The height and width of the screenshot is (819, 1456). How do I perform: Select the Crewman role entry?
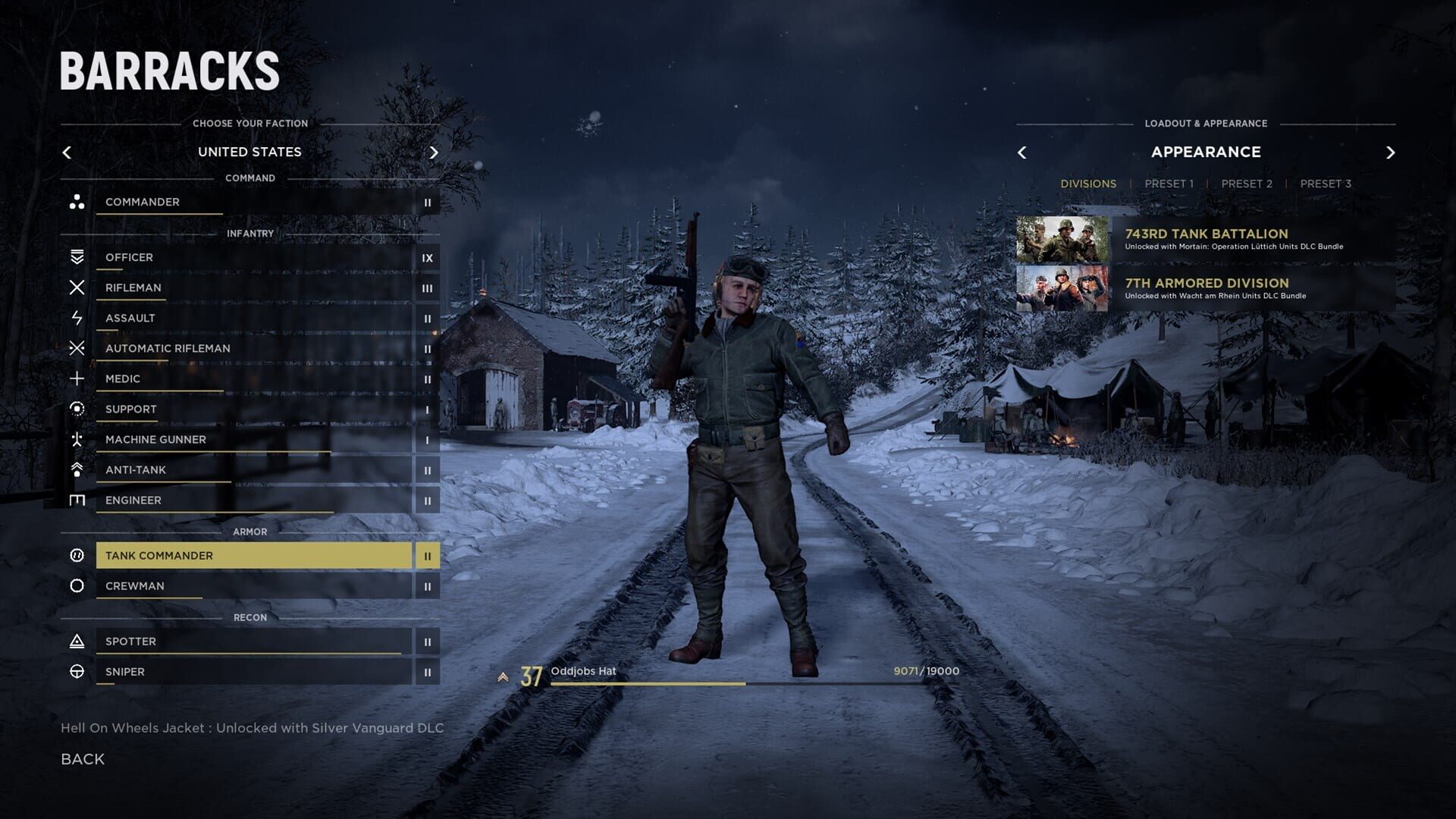click(x=250, y=585)
